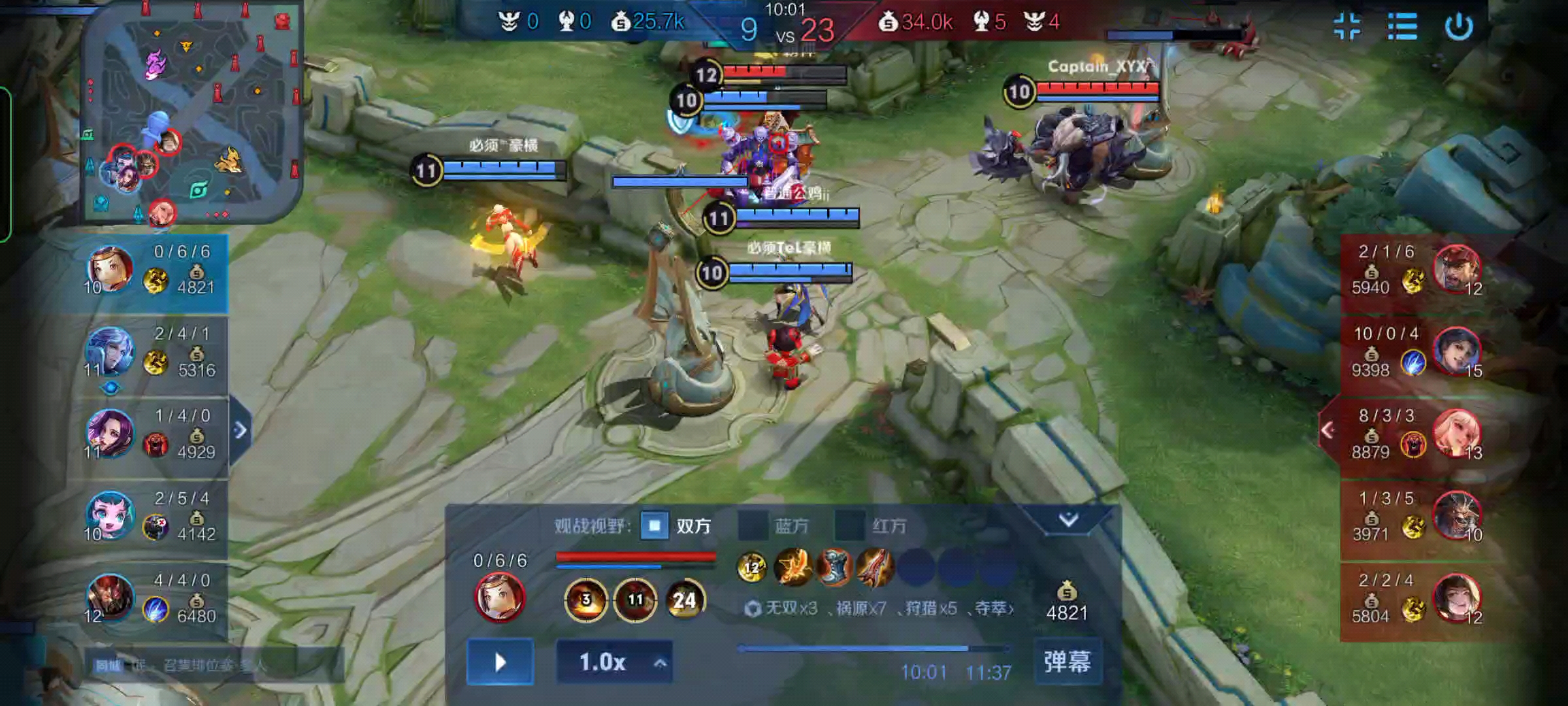Click the power exit icon

tap(1458, 27)
